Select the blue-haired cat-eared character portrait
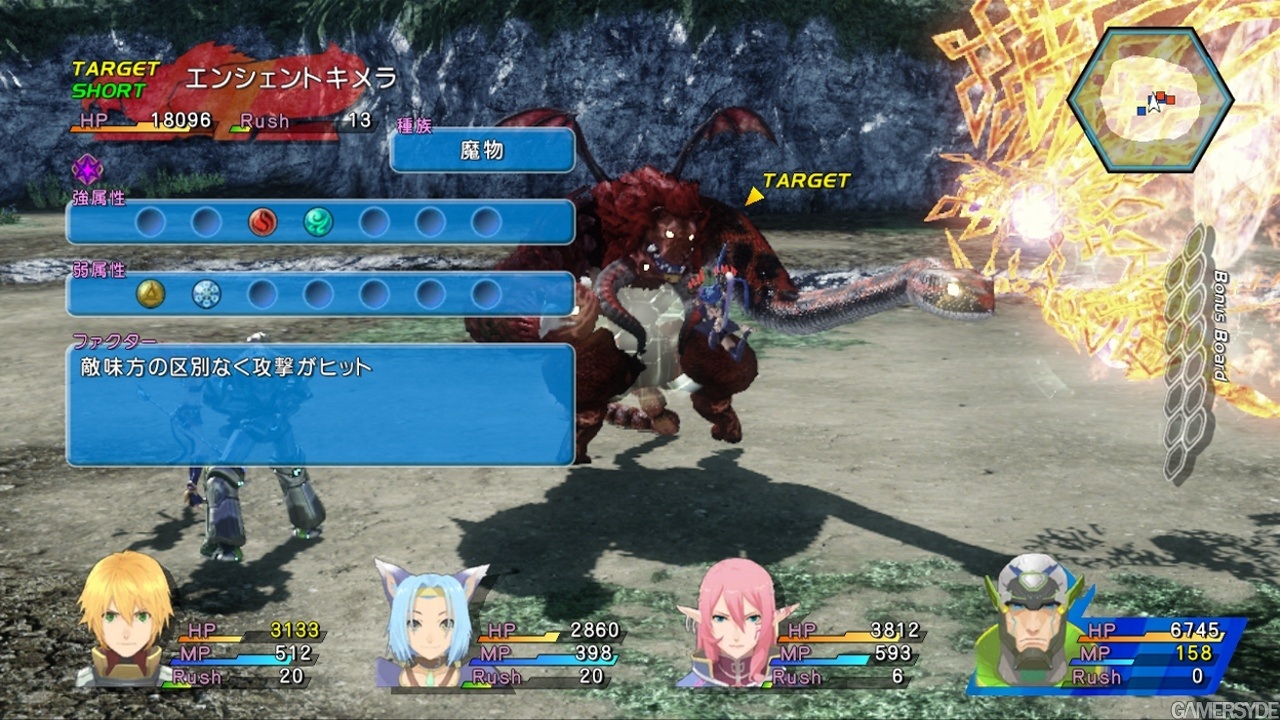 click(x=428, y=622)
